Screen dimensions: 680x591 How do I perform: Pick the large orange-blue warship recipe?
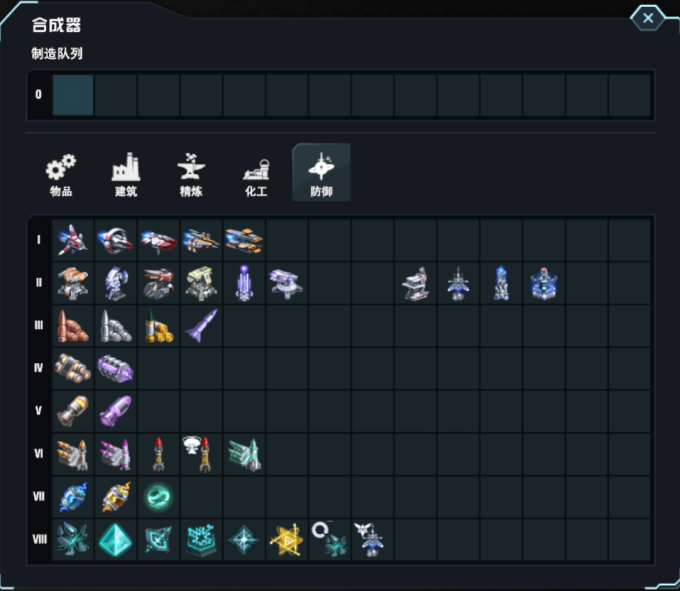pyautogui.click(x=244, y=240)
